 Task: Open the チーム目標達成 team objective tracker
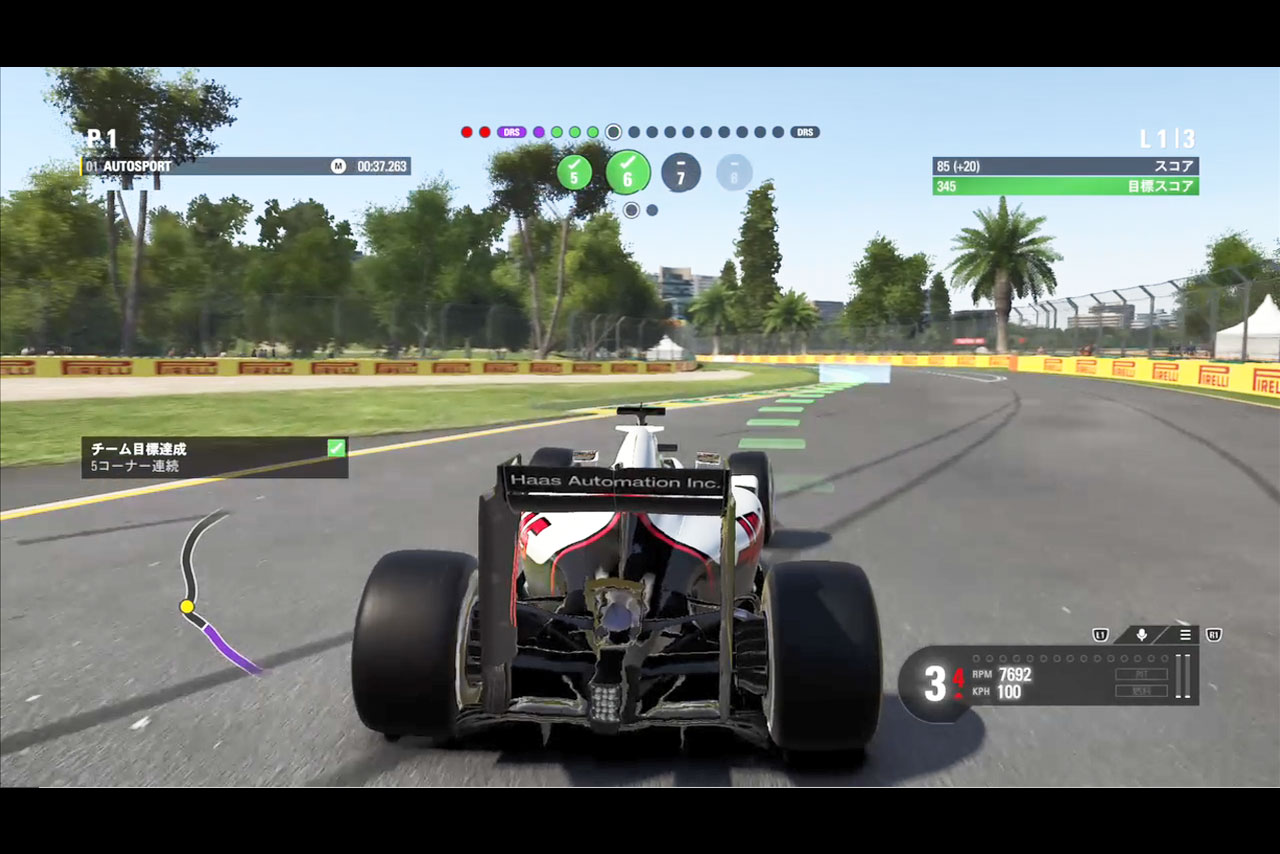(215, 457)
